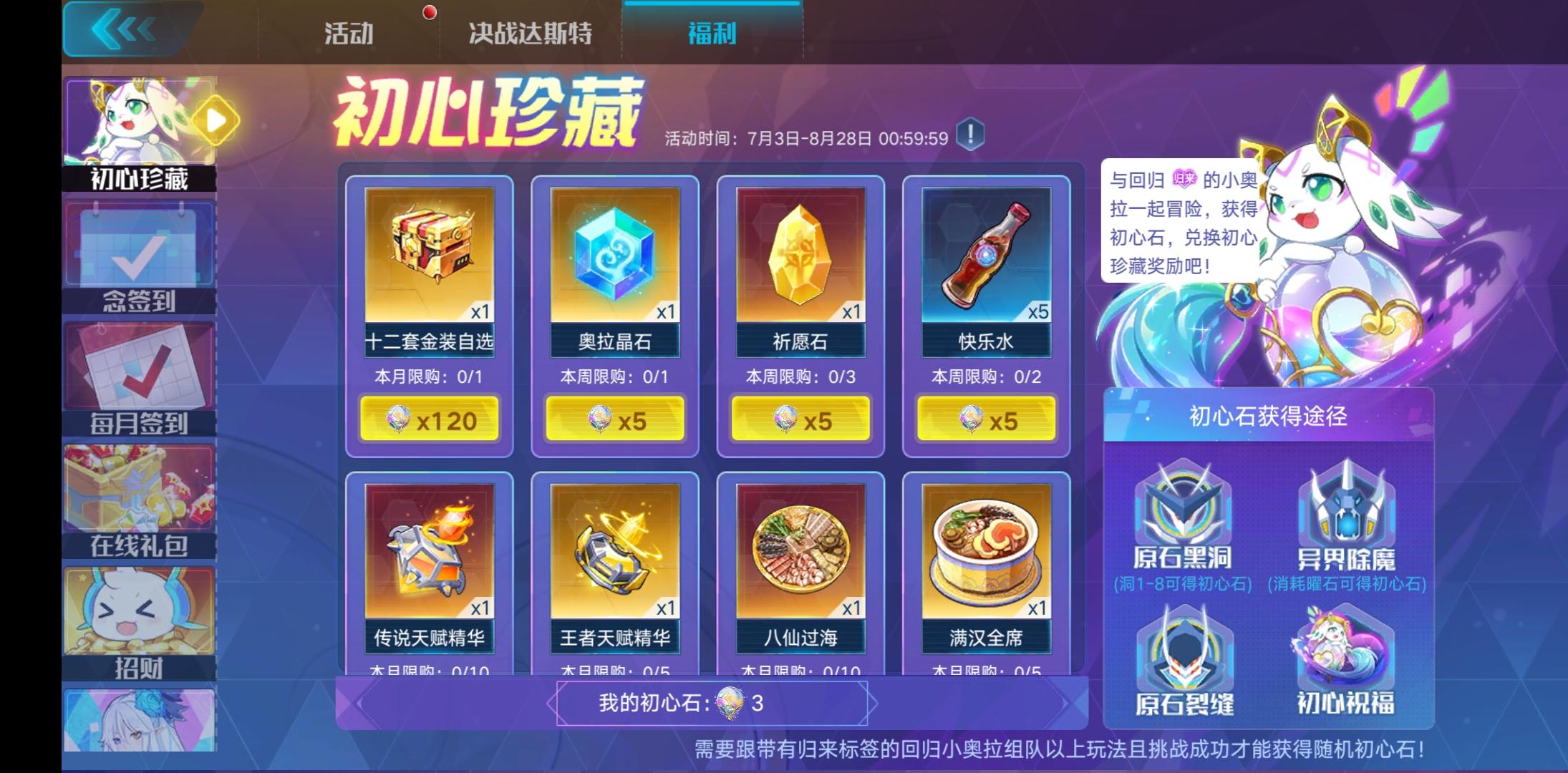The image size is (1568, 773).
Task: Click the back arrow to leave welfare page
Action: (x=122, y=29)
